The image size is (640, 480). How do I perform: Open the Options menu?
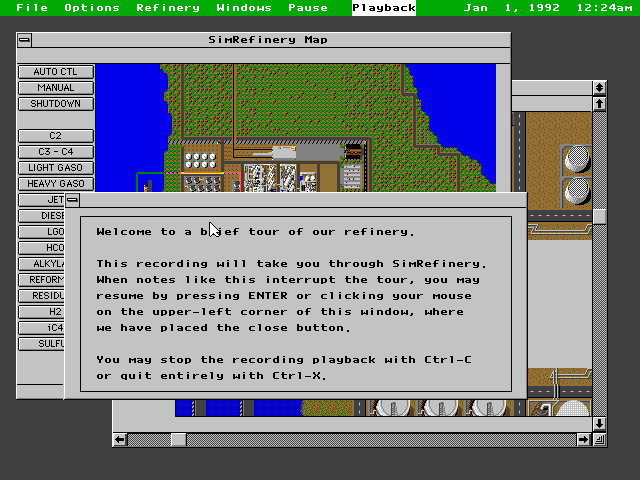pyautogui.click(x=92, y=8)
